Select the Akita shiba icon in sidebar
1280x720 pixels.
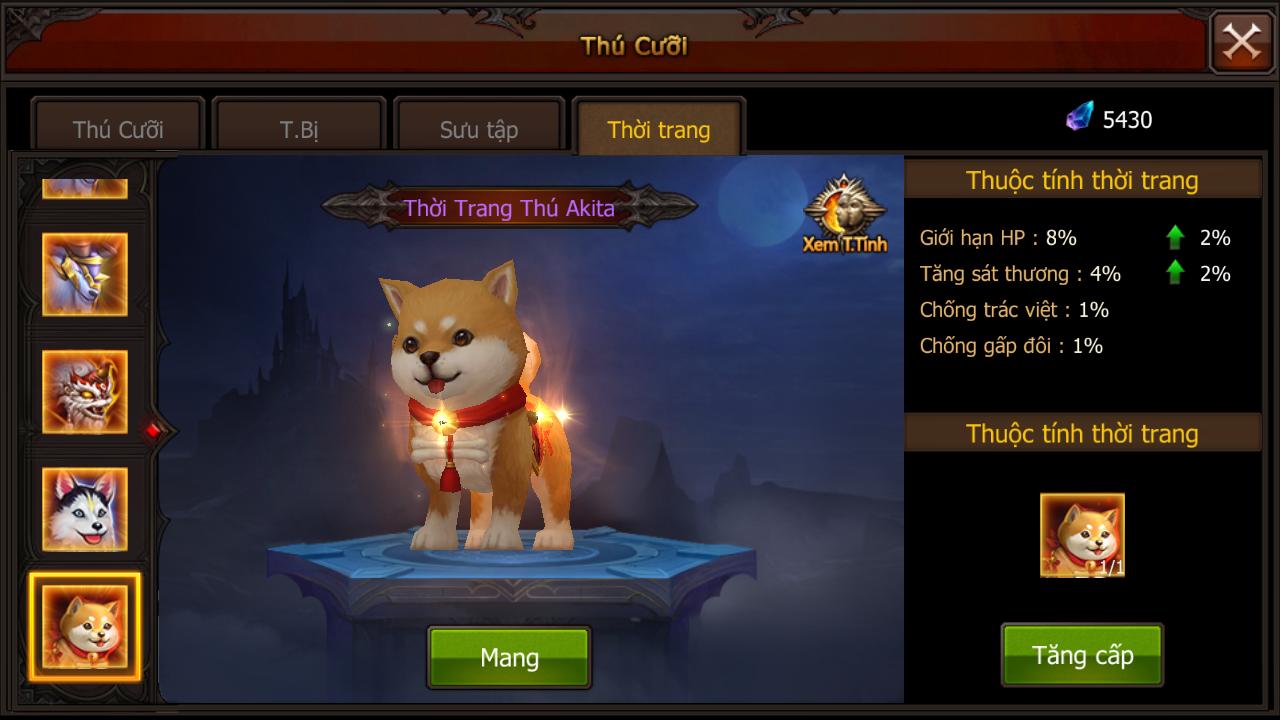[x=84, y=627]
